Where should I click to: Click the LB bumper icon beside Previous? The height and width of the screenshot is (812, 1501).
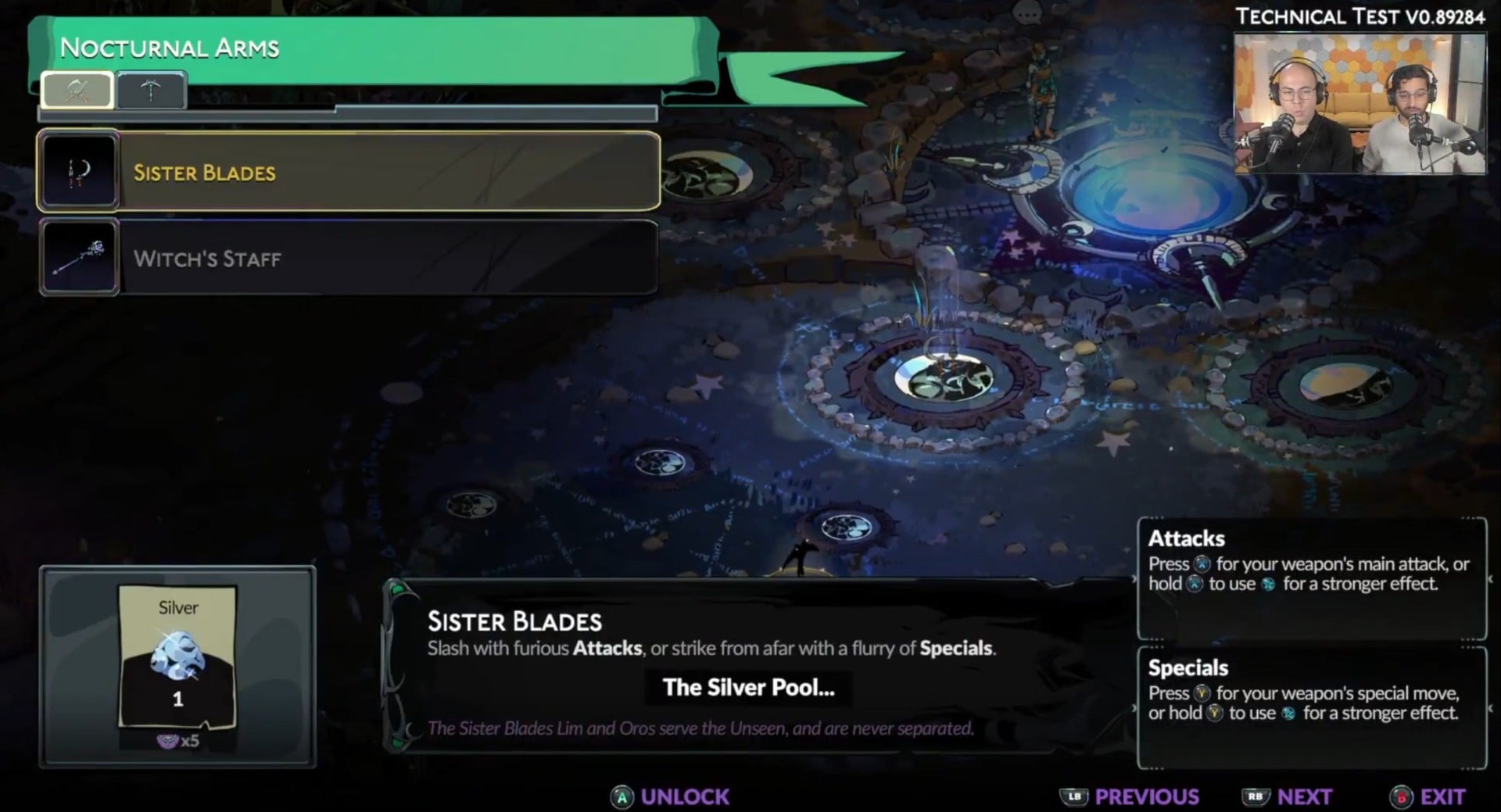pos(1074,796)
